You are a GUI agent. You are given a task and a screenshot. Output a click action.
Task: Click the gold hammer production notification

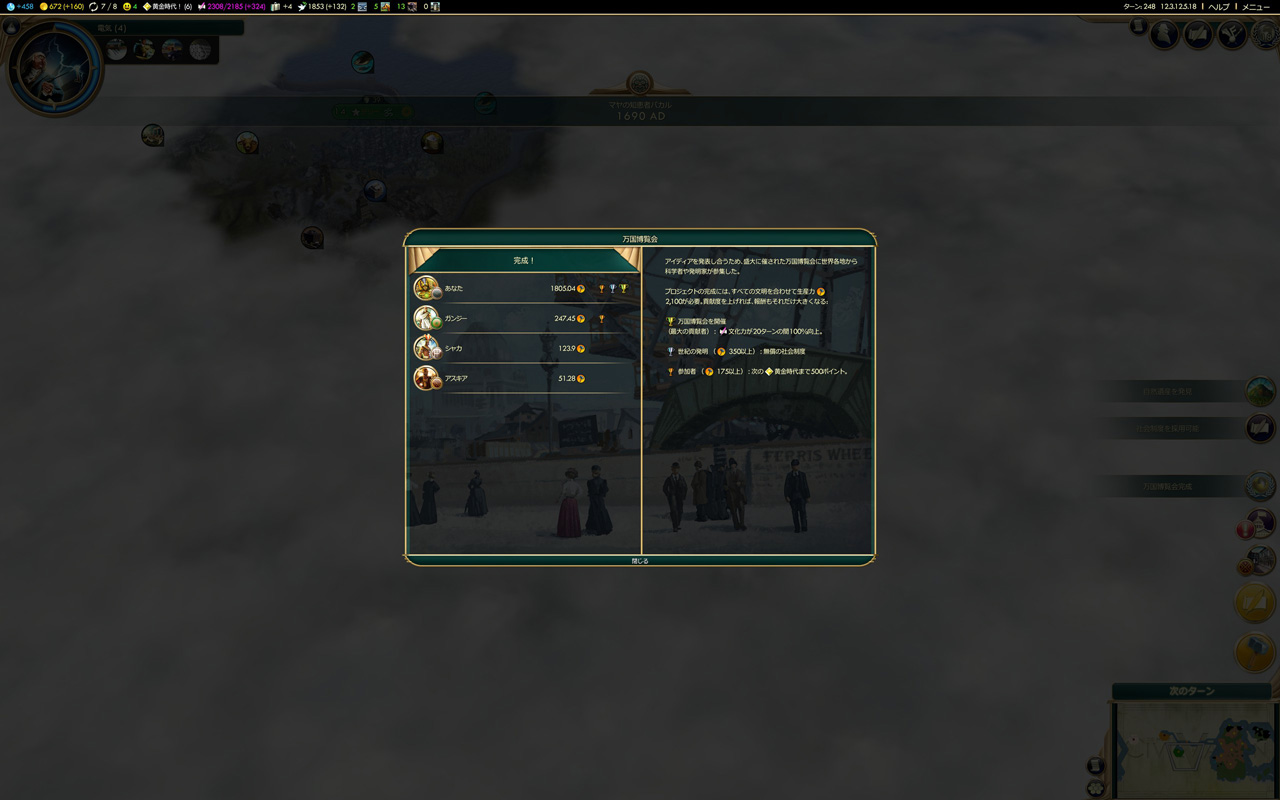(1256, 652)
